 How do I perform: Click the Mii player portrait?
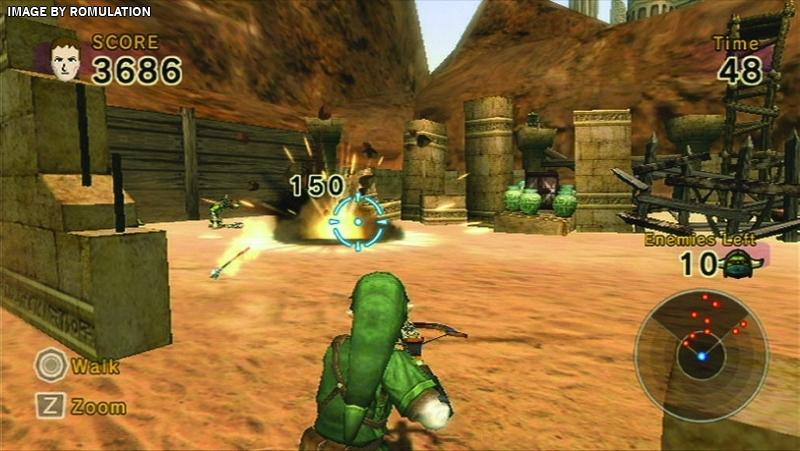pyautogui.click(x=65, y=58)
